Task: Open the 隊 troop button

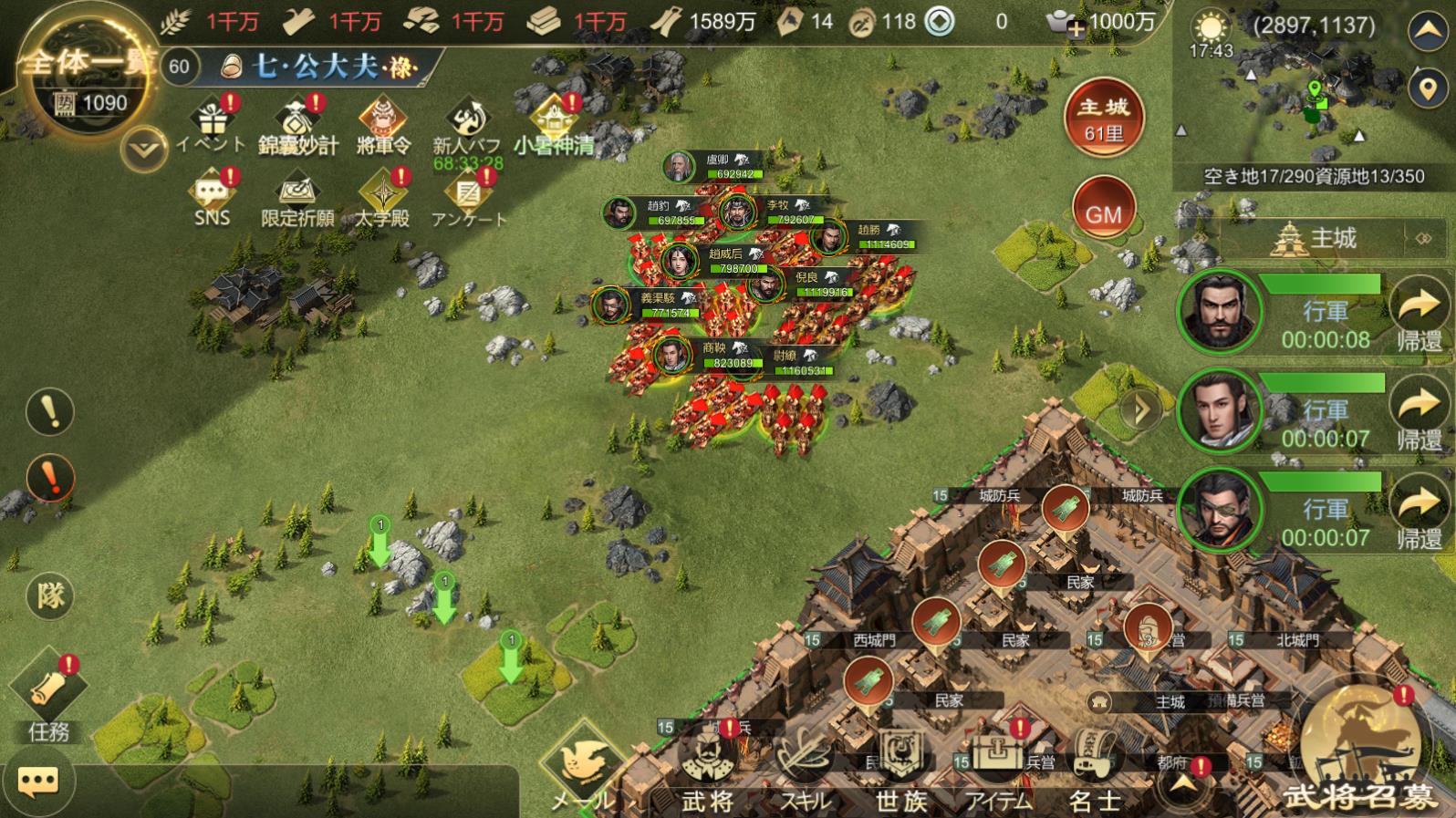Action: click(50, 595)
